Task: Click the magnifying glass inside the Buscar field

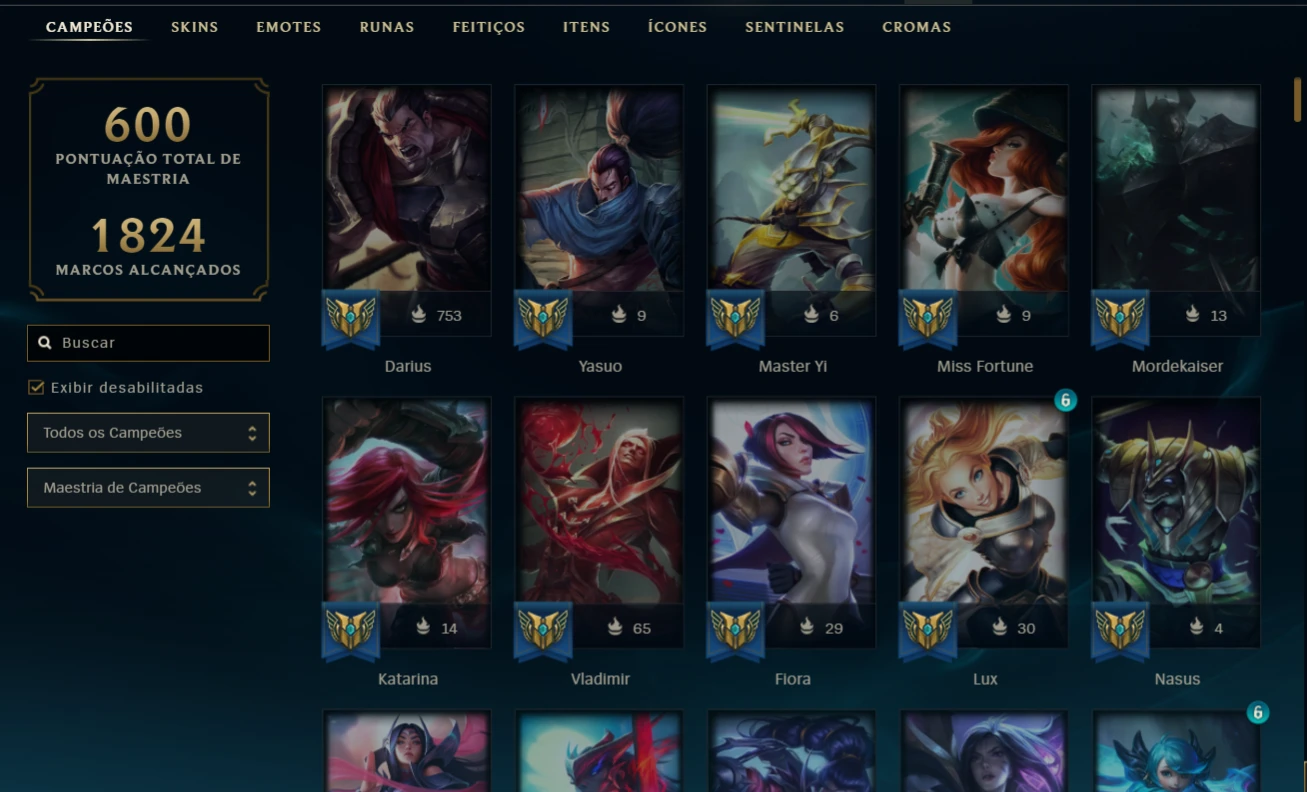Action: 46,342
